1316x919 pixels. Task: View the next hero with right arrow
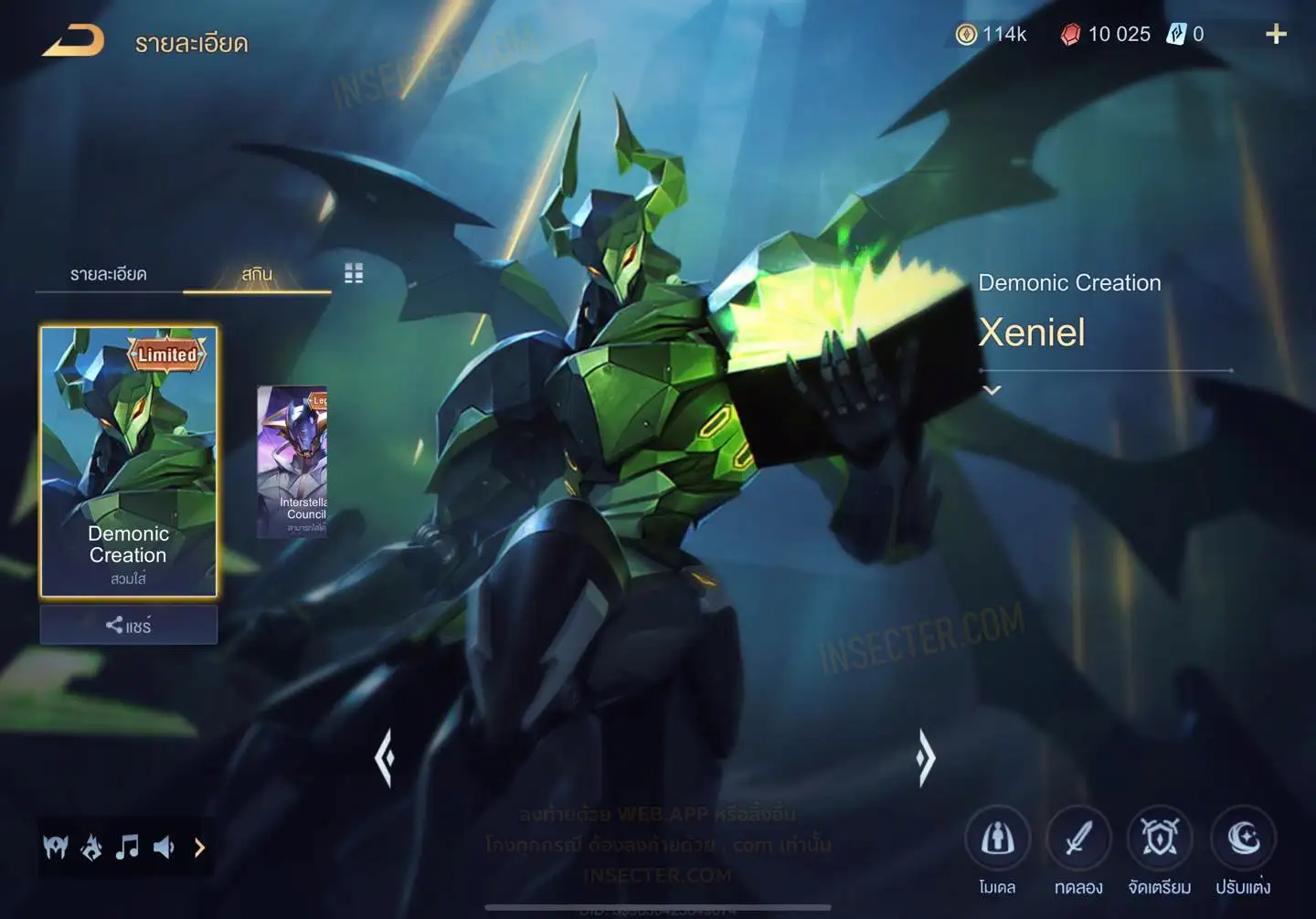926,757
